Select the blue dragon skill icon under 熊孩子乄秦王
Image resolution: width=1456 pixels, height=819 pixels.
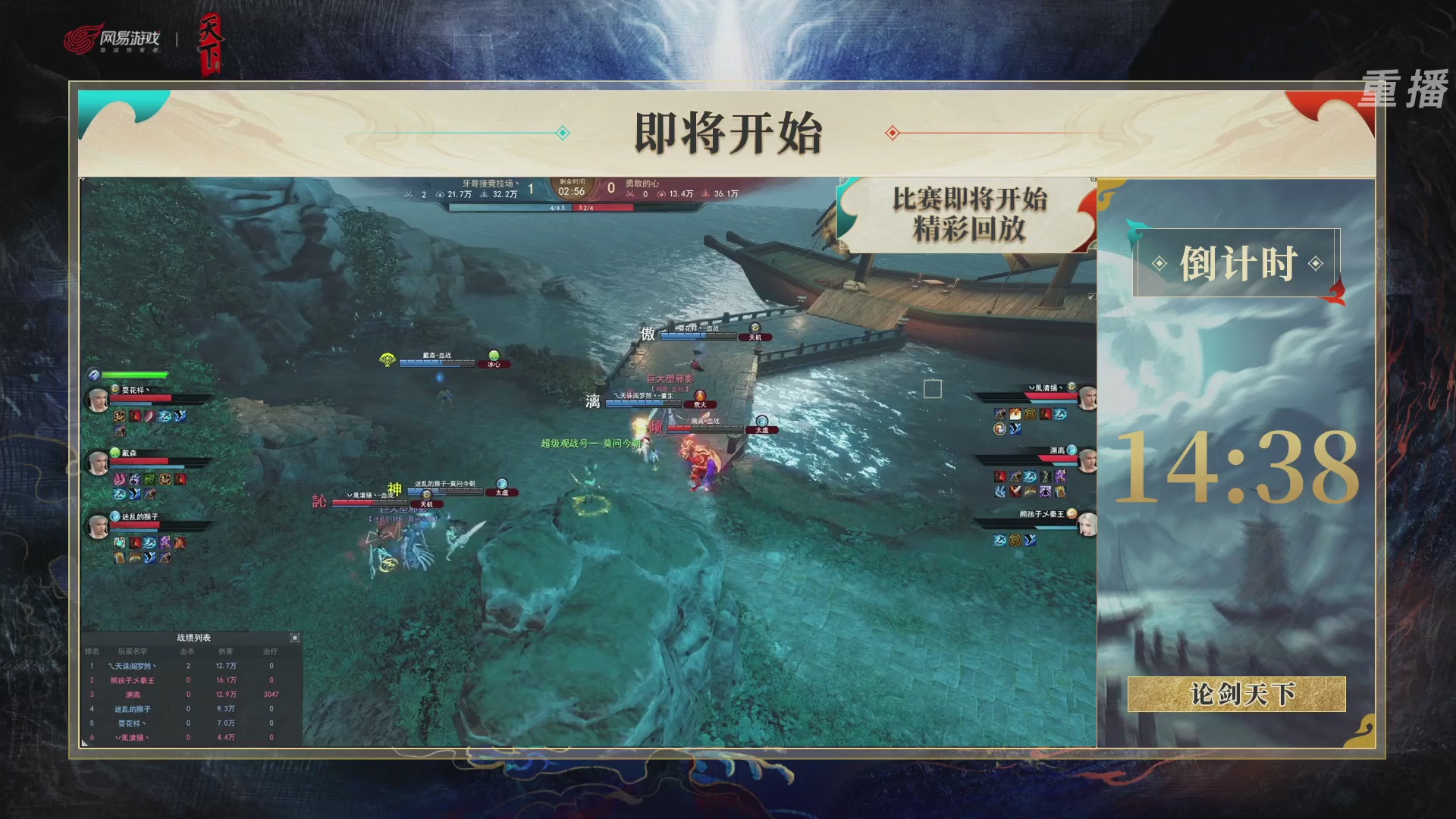tap(999, 539)
